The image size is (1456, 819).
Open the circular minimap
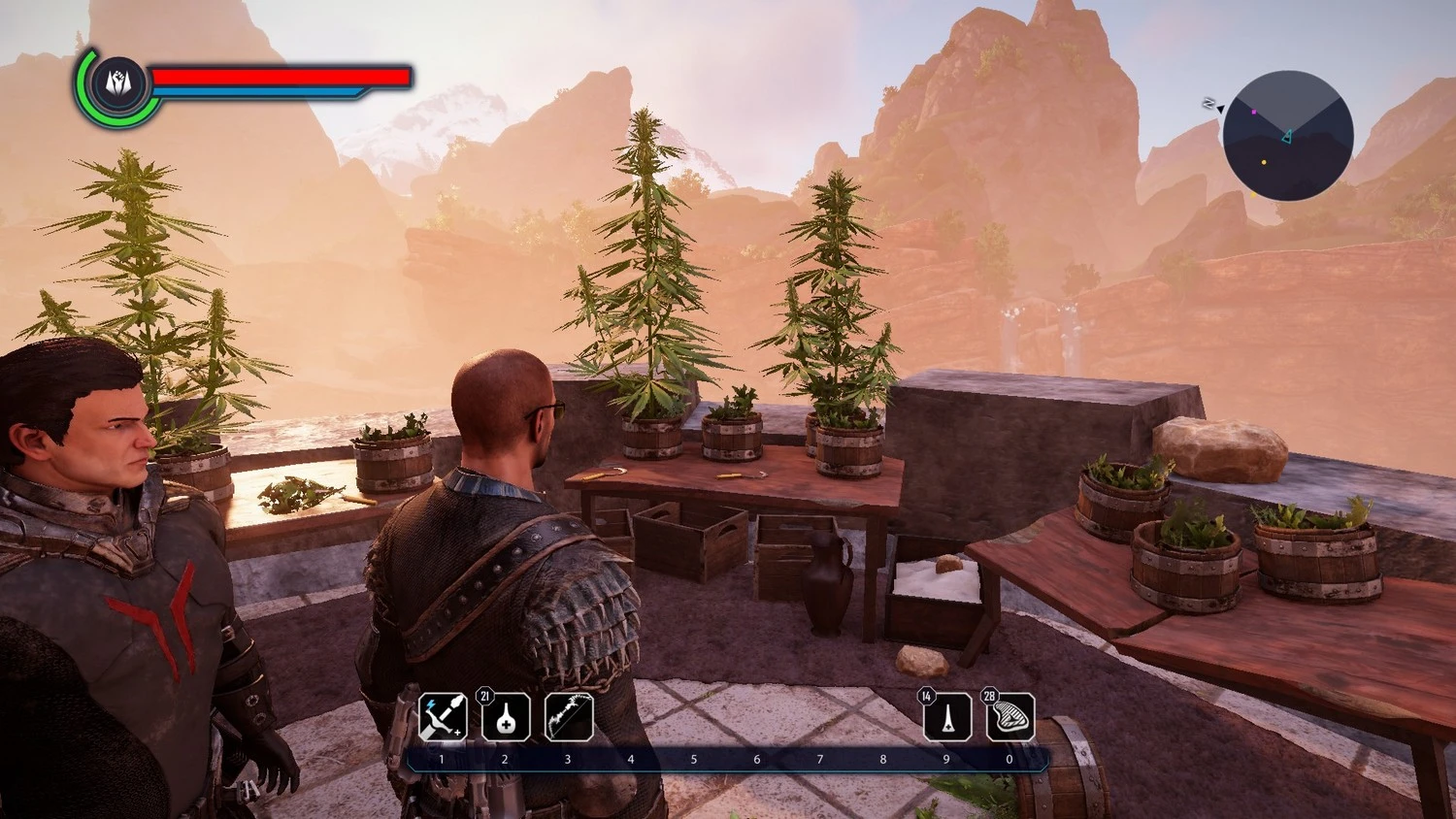click(x=1287, y=136)
